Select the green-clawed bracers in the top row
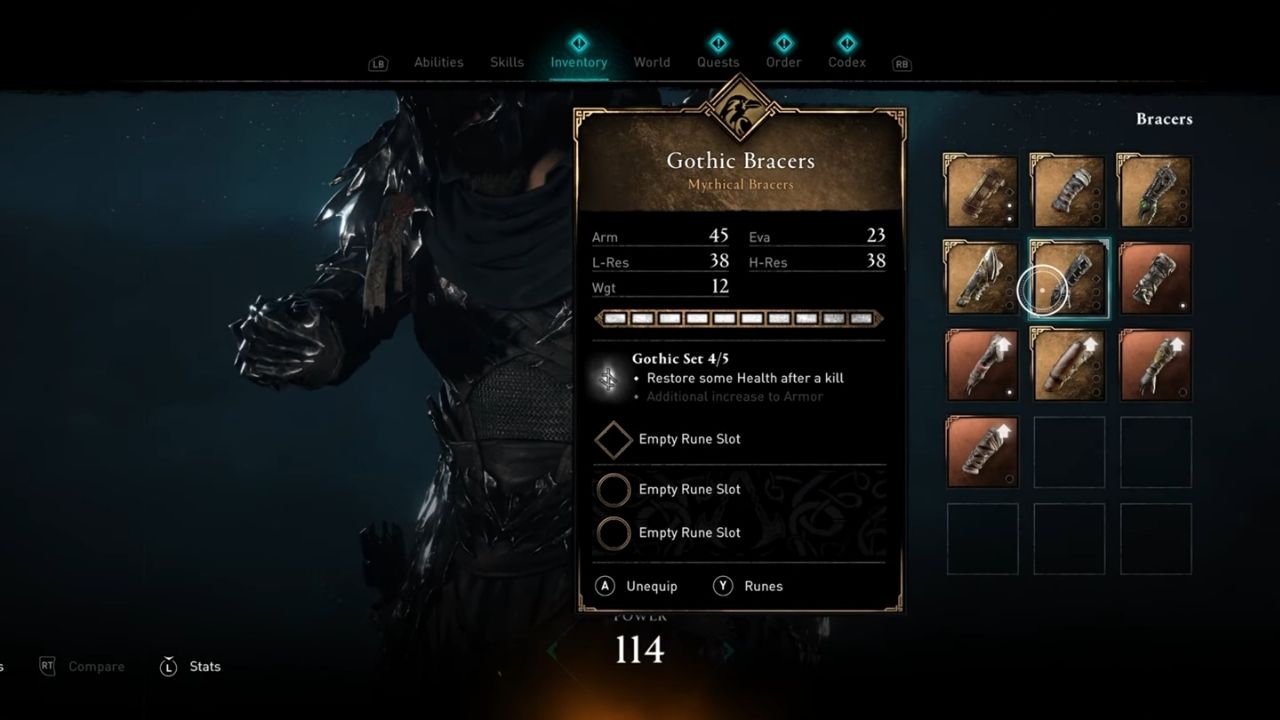The height and width of the screenshot is (720, 1280). pos(1154,190)
